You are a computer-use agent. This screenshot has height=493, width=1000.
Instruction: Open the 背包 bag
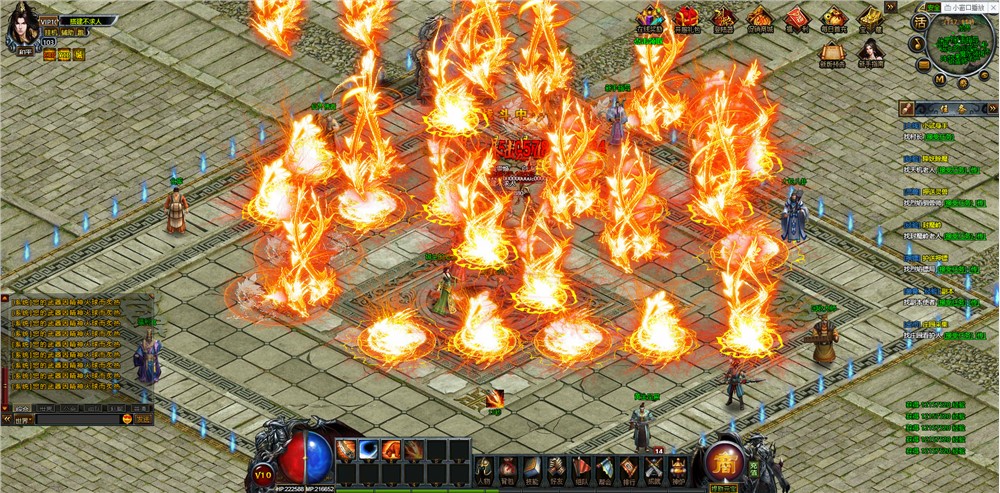[x=509, y=468]
